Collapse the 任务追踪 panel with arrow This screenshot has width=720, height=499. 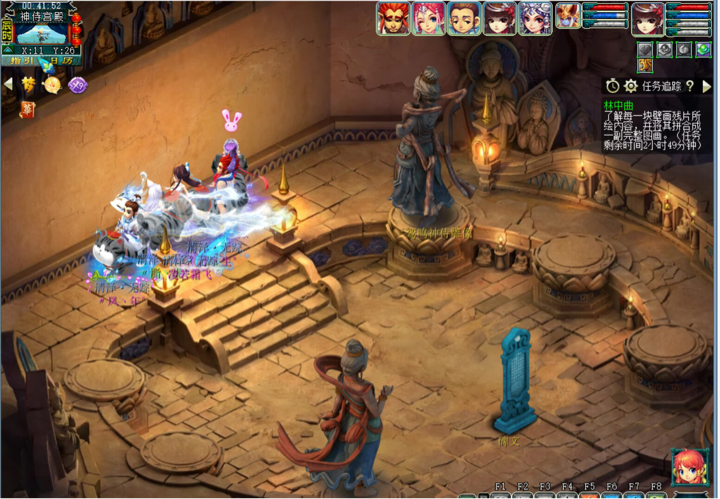(x=706, y=87)
